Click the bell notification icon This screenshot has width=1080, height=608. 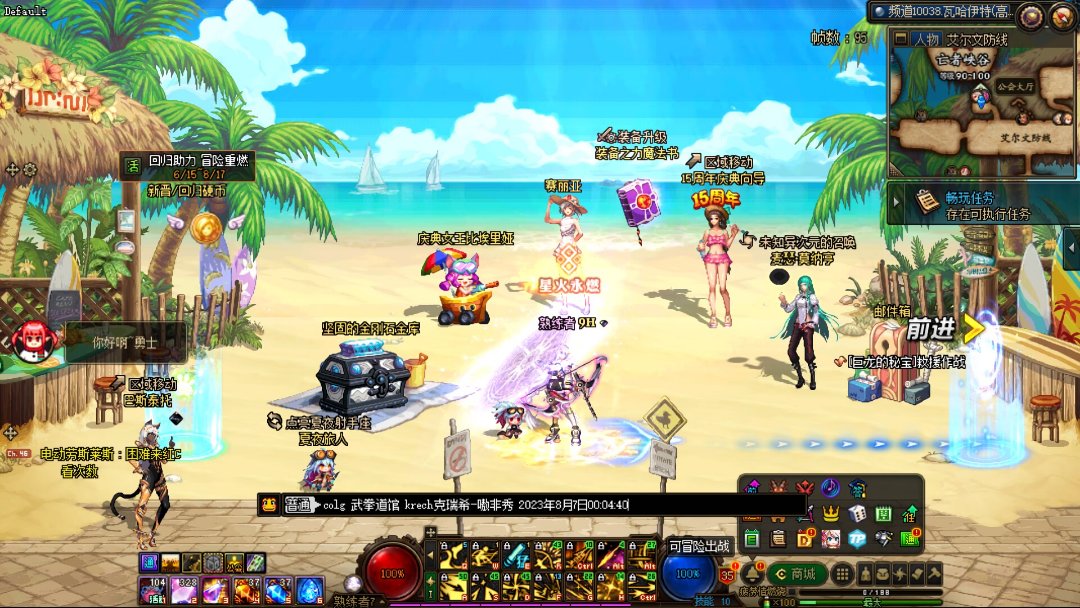point(749,573)
